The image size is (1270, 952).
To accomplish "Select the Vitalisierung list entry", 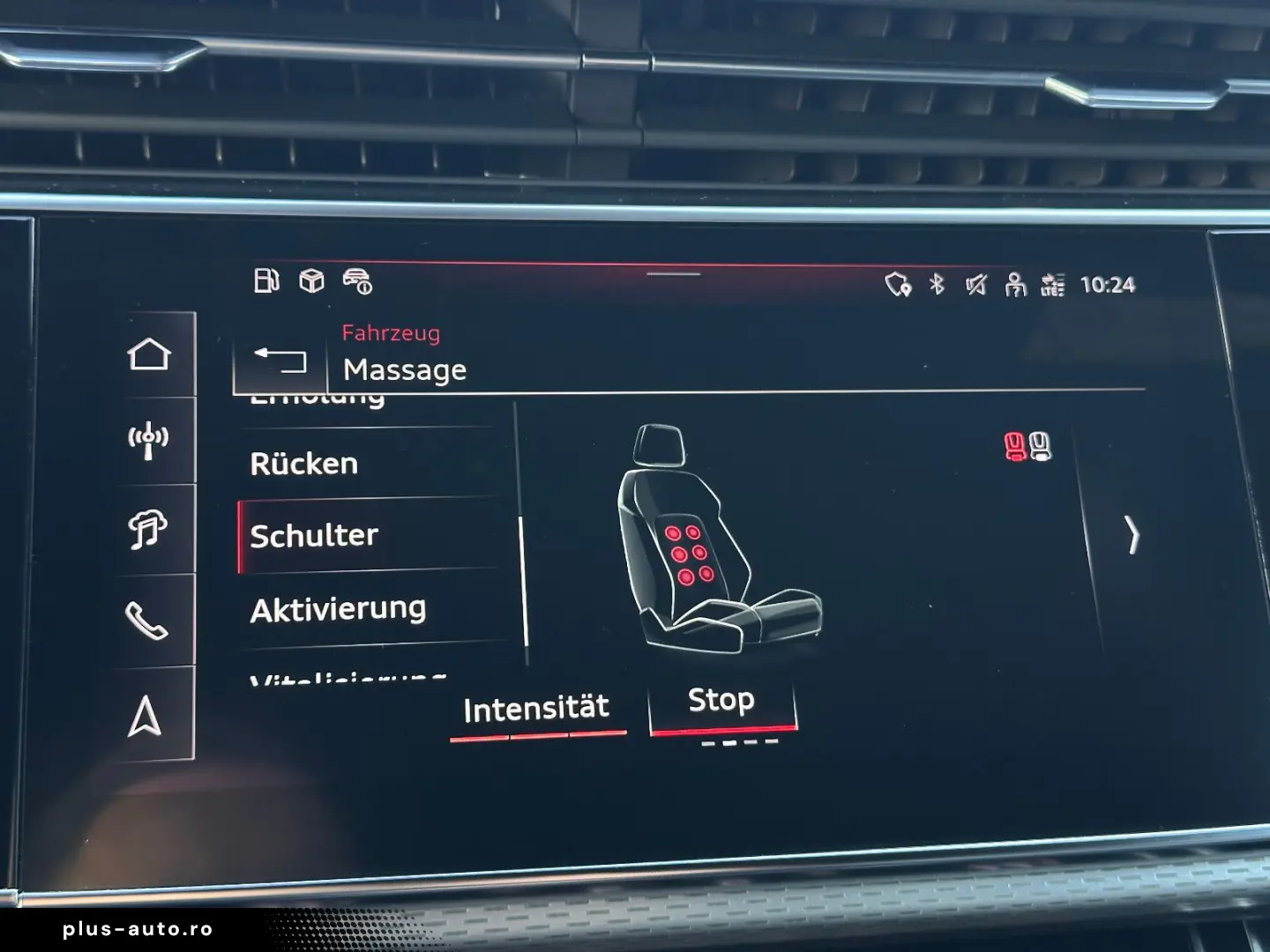I will (x=348, y=677).
